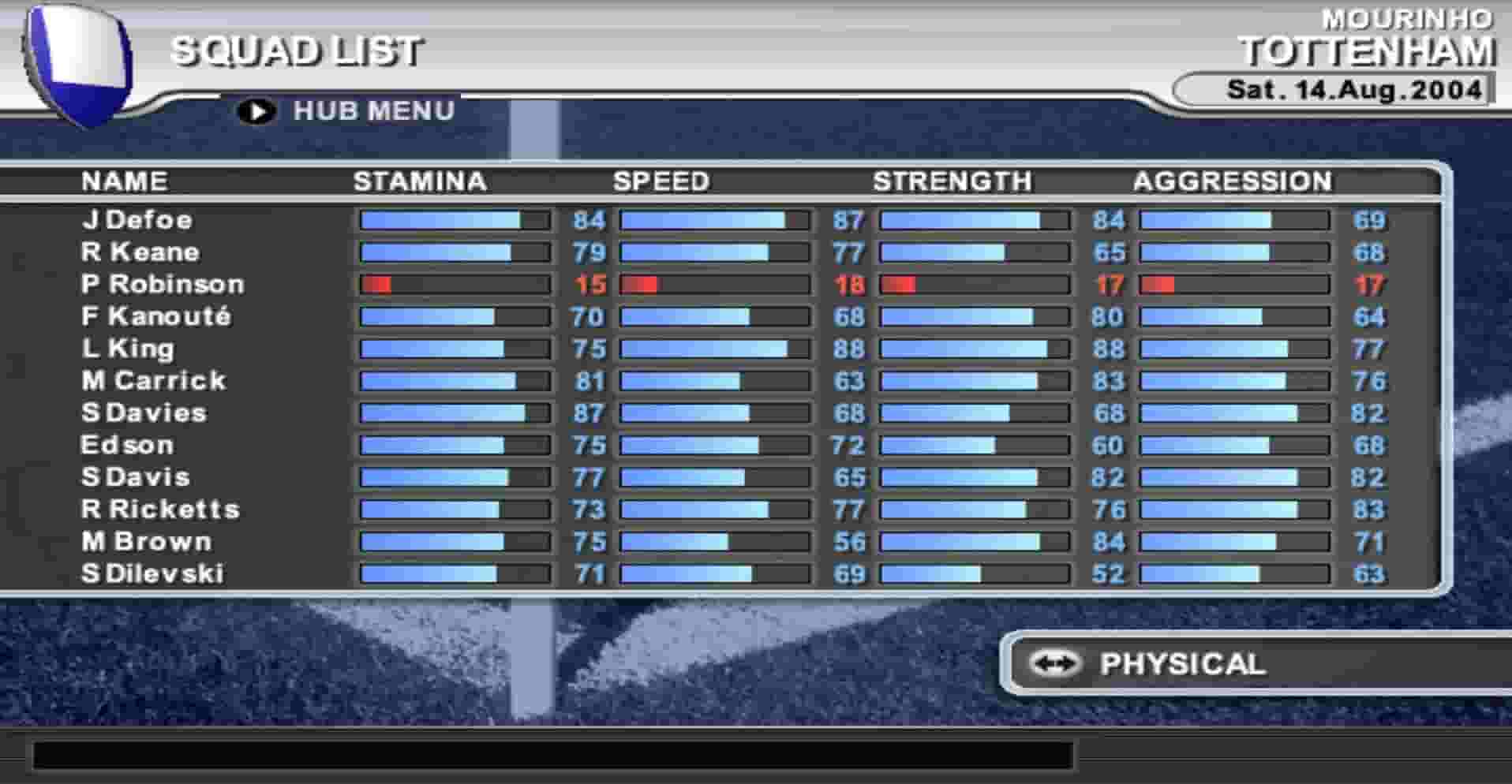Image resolution: width=1512 pixels, height=784 pixels.
Task: Select player M Carrick
Action: coord(152,381)
